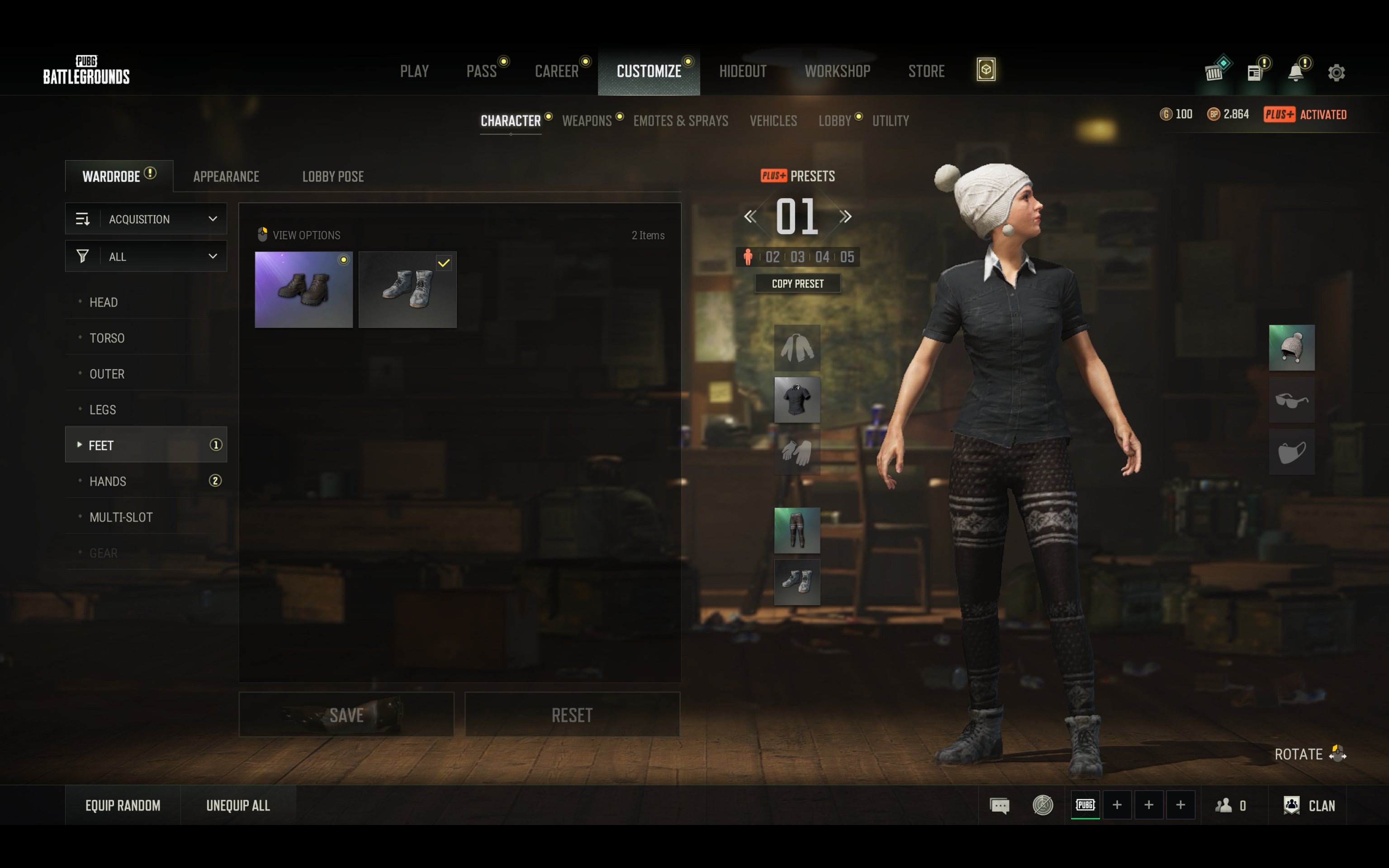
Task: Open the Hideout page
Action: tap(743, 71)
